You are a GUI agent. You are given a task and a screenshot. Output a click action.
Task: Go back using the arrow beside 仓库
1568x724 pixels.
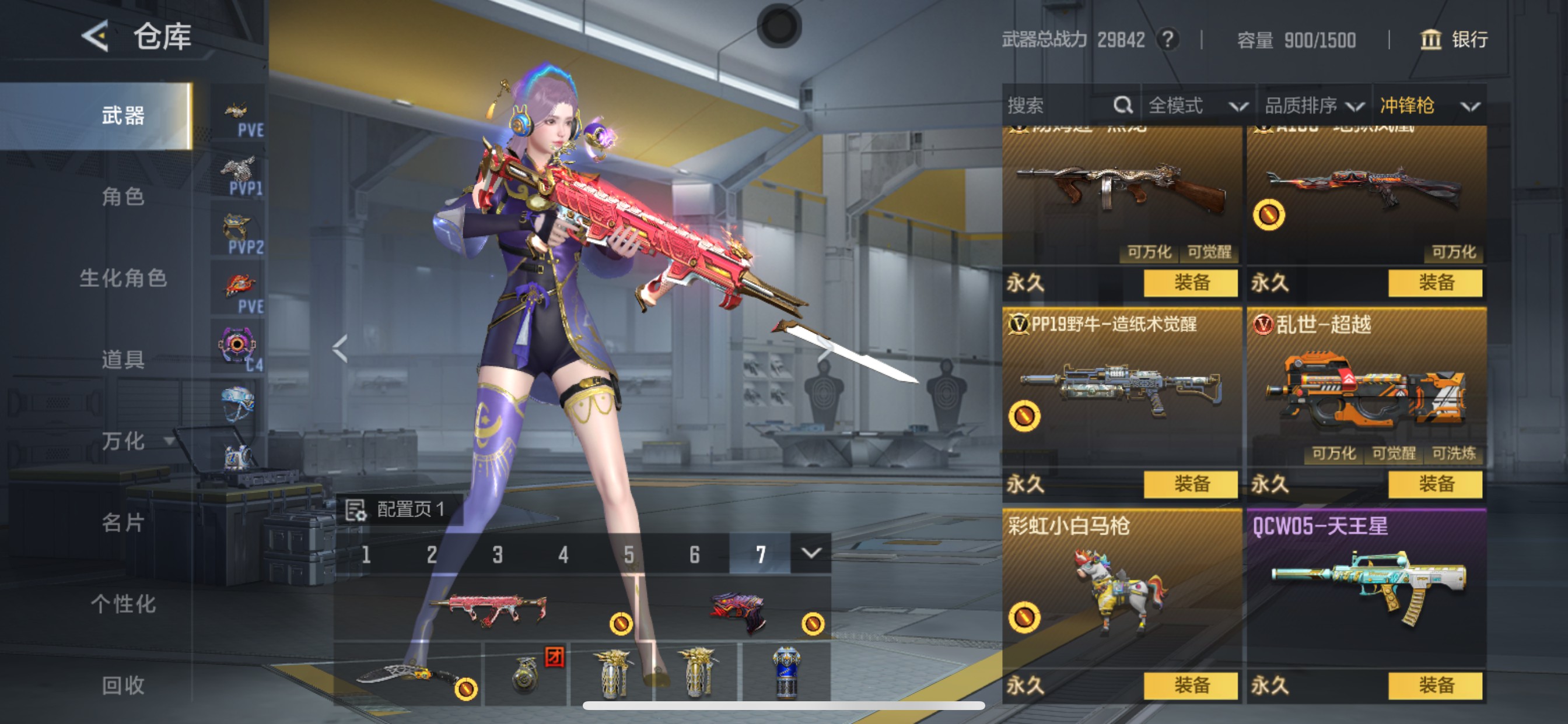(x=96, y=36)
